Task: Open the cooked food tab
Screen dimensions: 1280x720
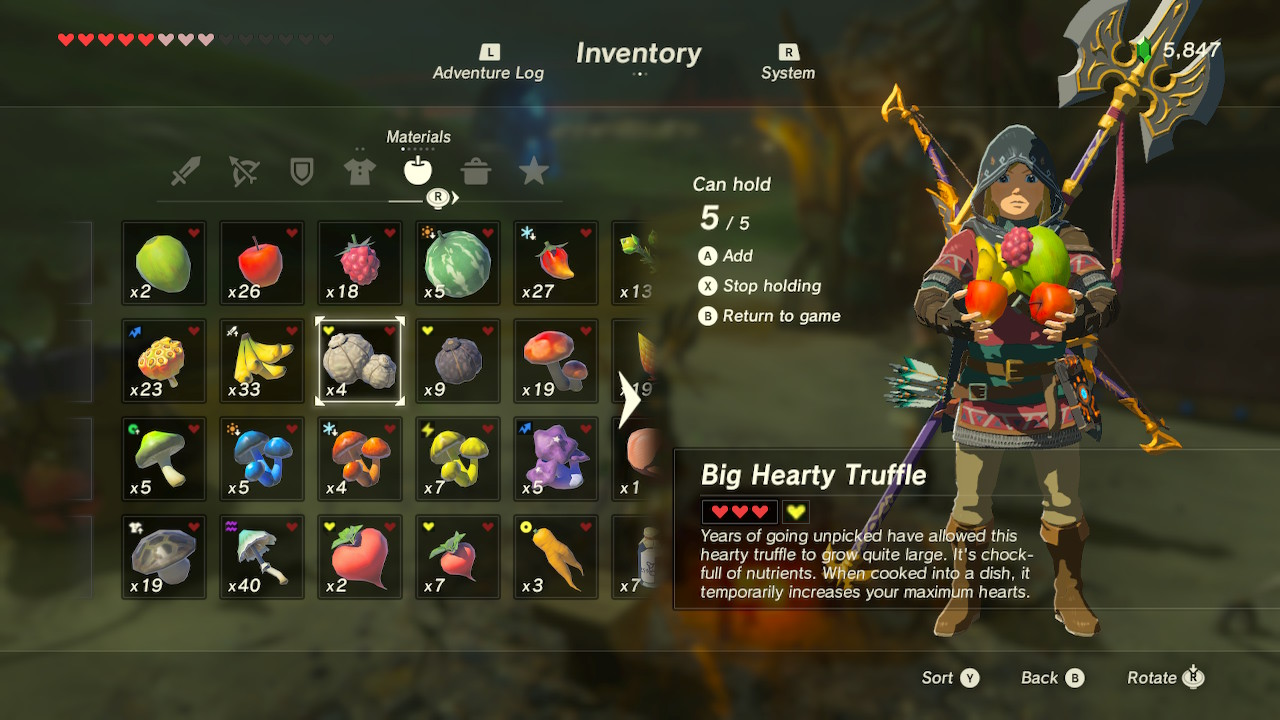Action: point(476,170)
